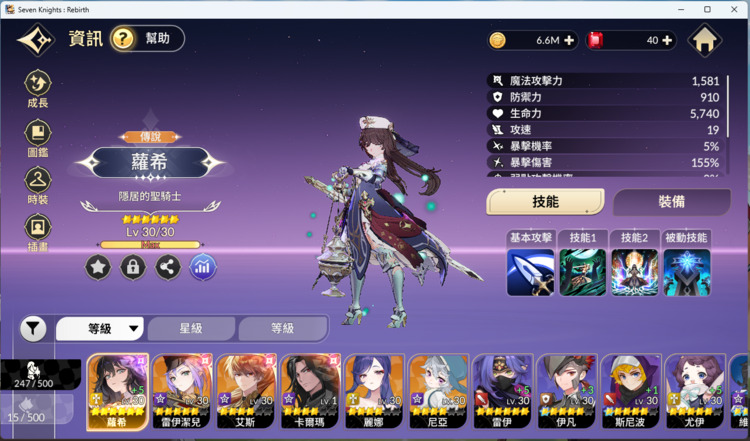The width and height of the screenshot is (750, 441).
Task: Open the 插畫 illustration menu
Action: point(38,231)
